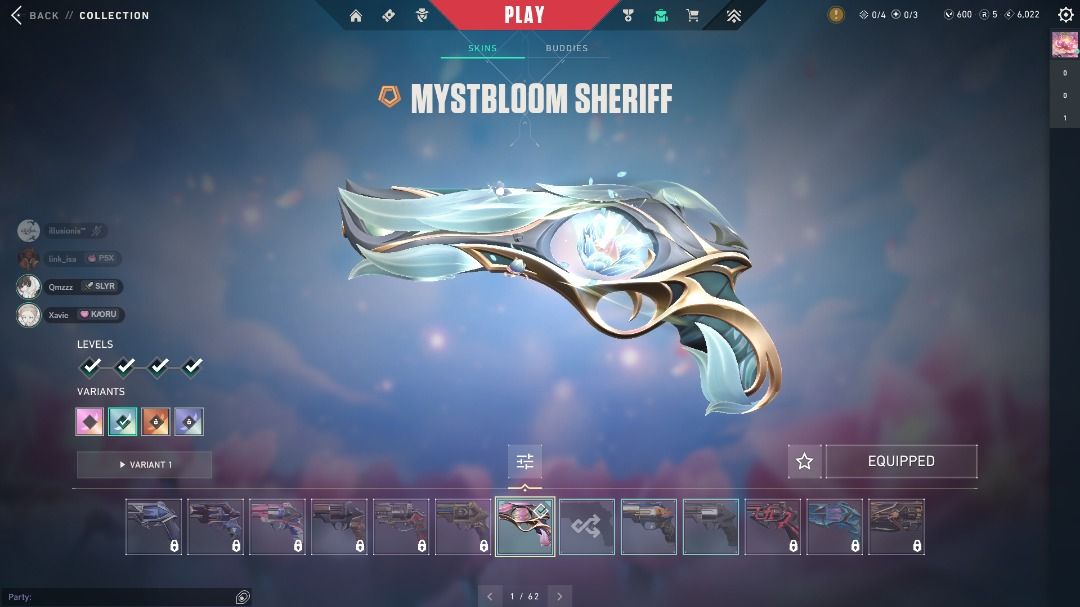Image resolution: width=1080 pixels, height=607 pixels.
Task: Select the Mystbloom Sheriff thumbnail
Action: [525, 527]
